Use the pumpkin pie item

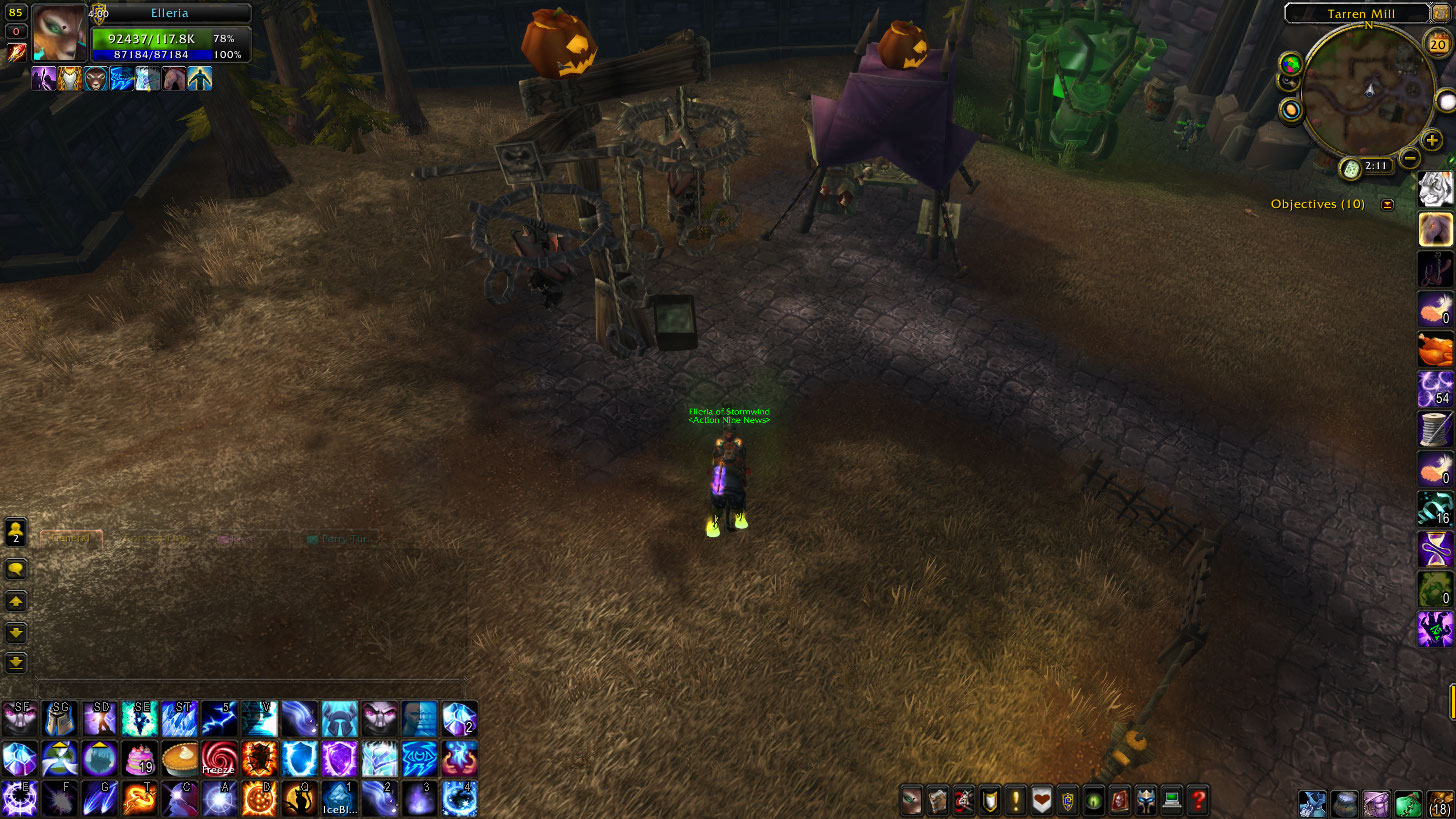click(179, 759)
